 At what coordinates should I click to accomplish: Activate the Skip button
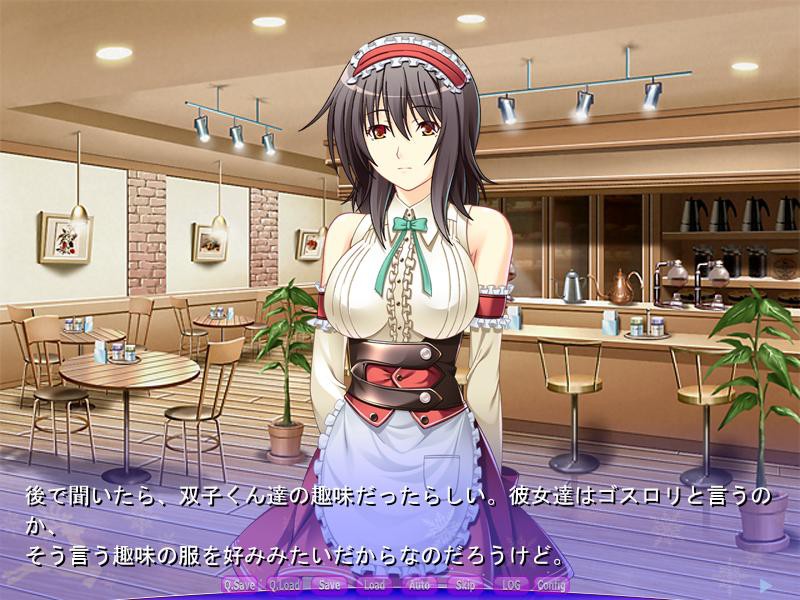pyautogui.click(x=465, y=585)
